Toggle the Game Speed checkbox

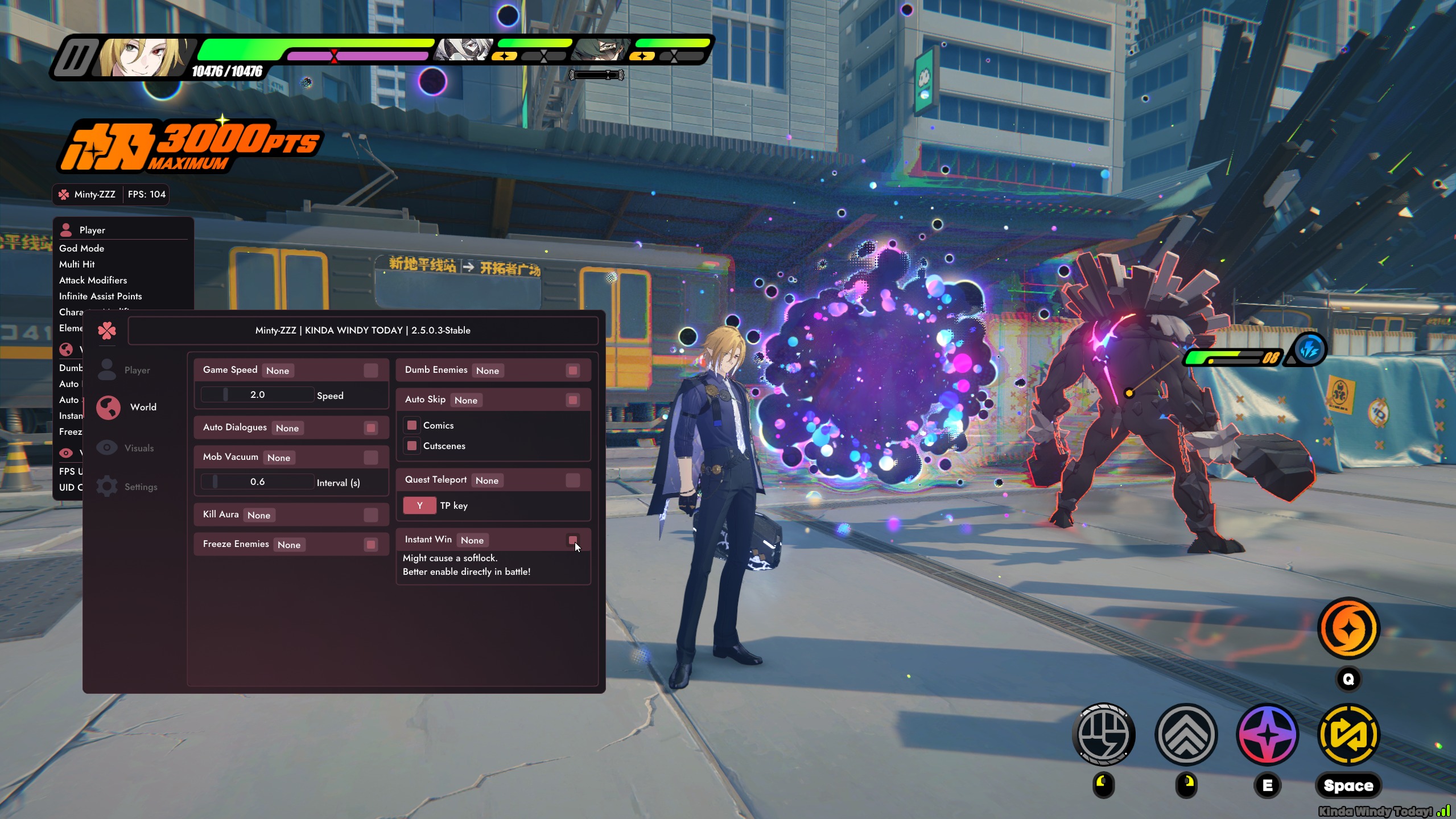[x=371, y=371]
